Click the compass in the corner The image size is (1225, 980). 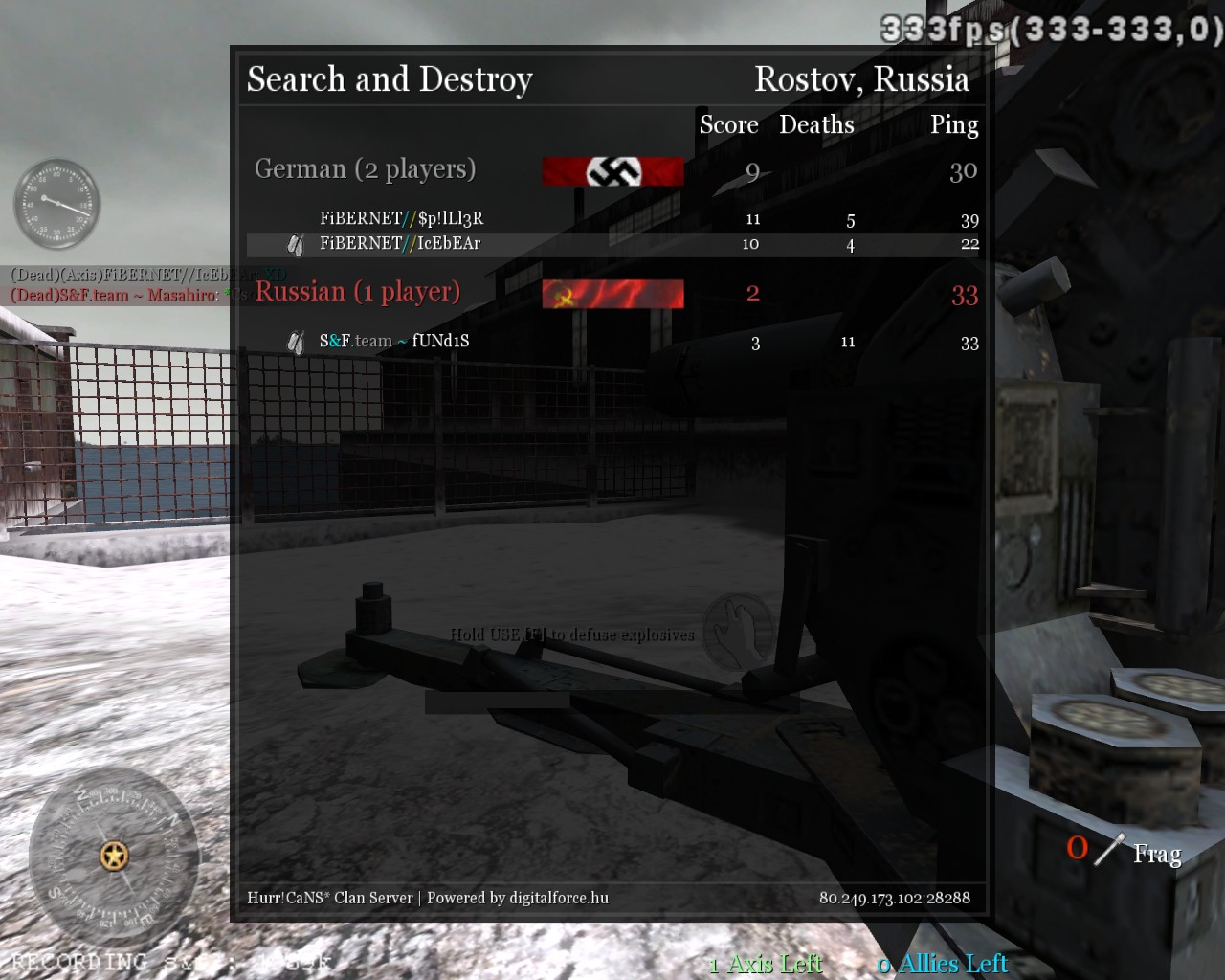coord(114,855)
